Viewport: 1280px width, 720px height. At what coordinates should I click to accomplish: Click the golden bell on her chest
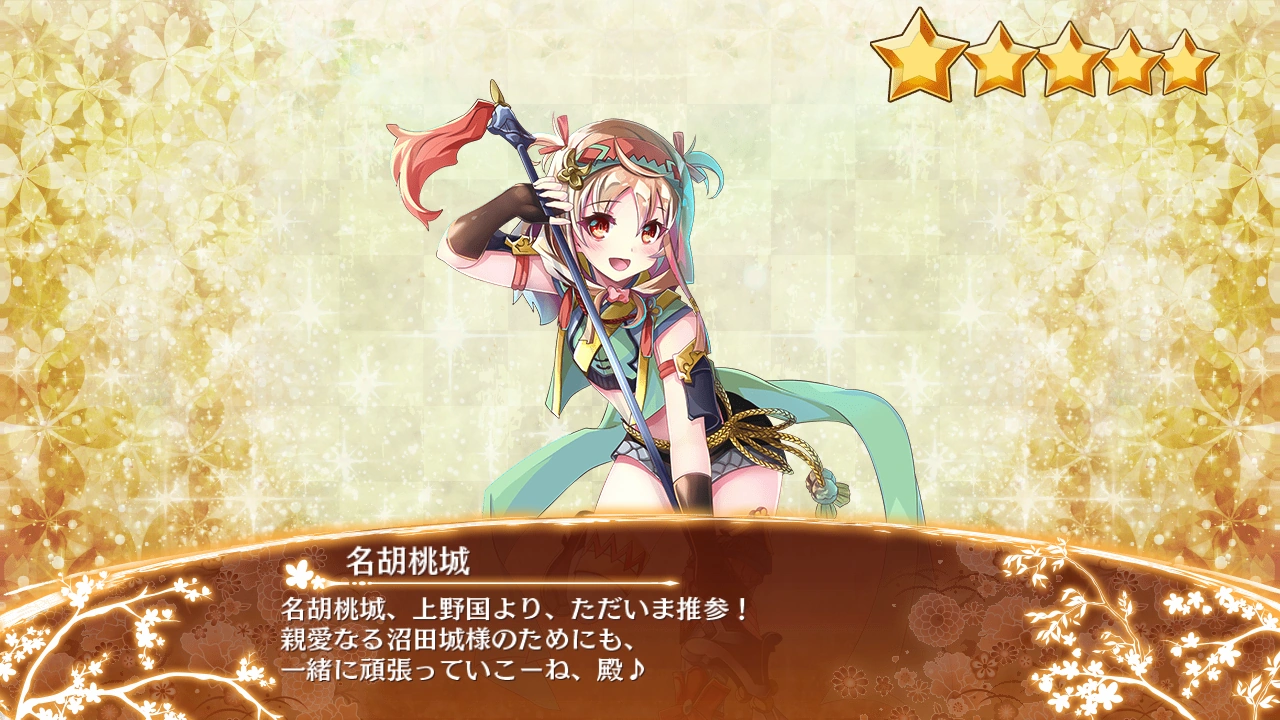point(620,310)
